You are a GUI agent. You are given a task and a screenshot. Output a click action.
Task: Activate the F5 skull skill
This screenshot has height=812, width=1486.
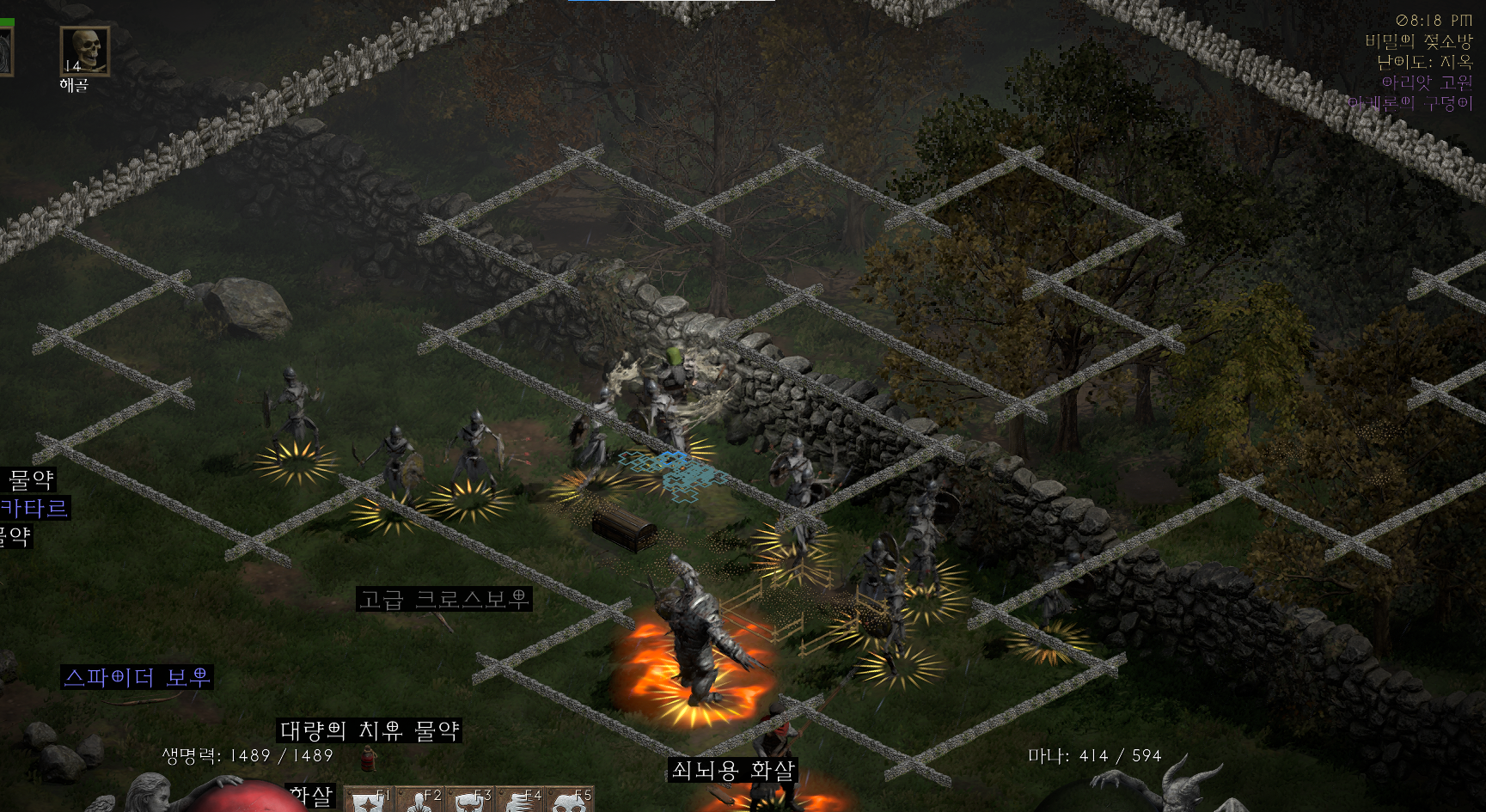point(570,801)
